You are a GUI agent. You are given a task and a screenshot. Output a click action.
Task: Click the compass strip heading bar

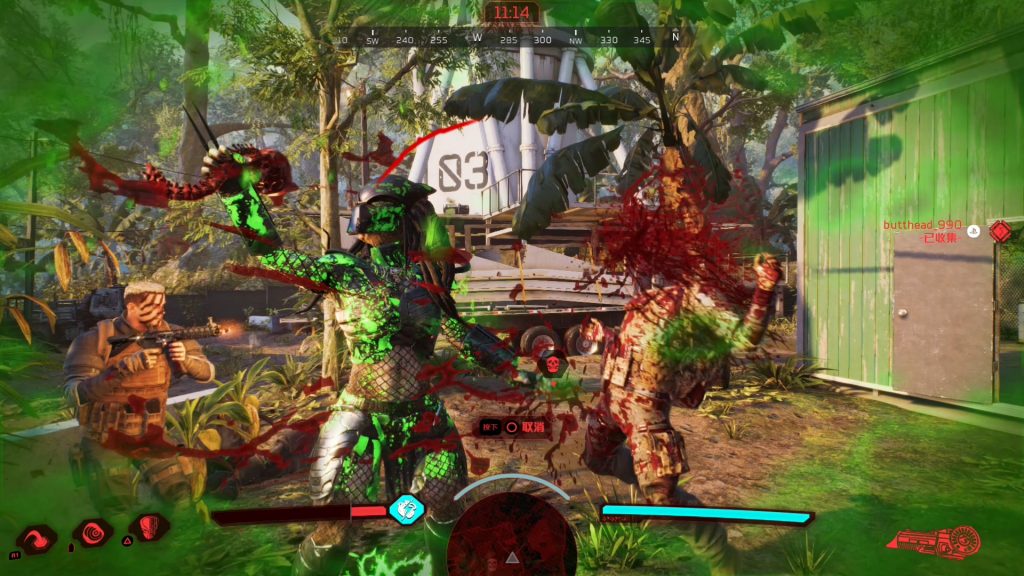click(510, 39)
